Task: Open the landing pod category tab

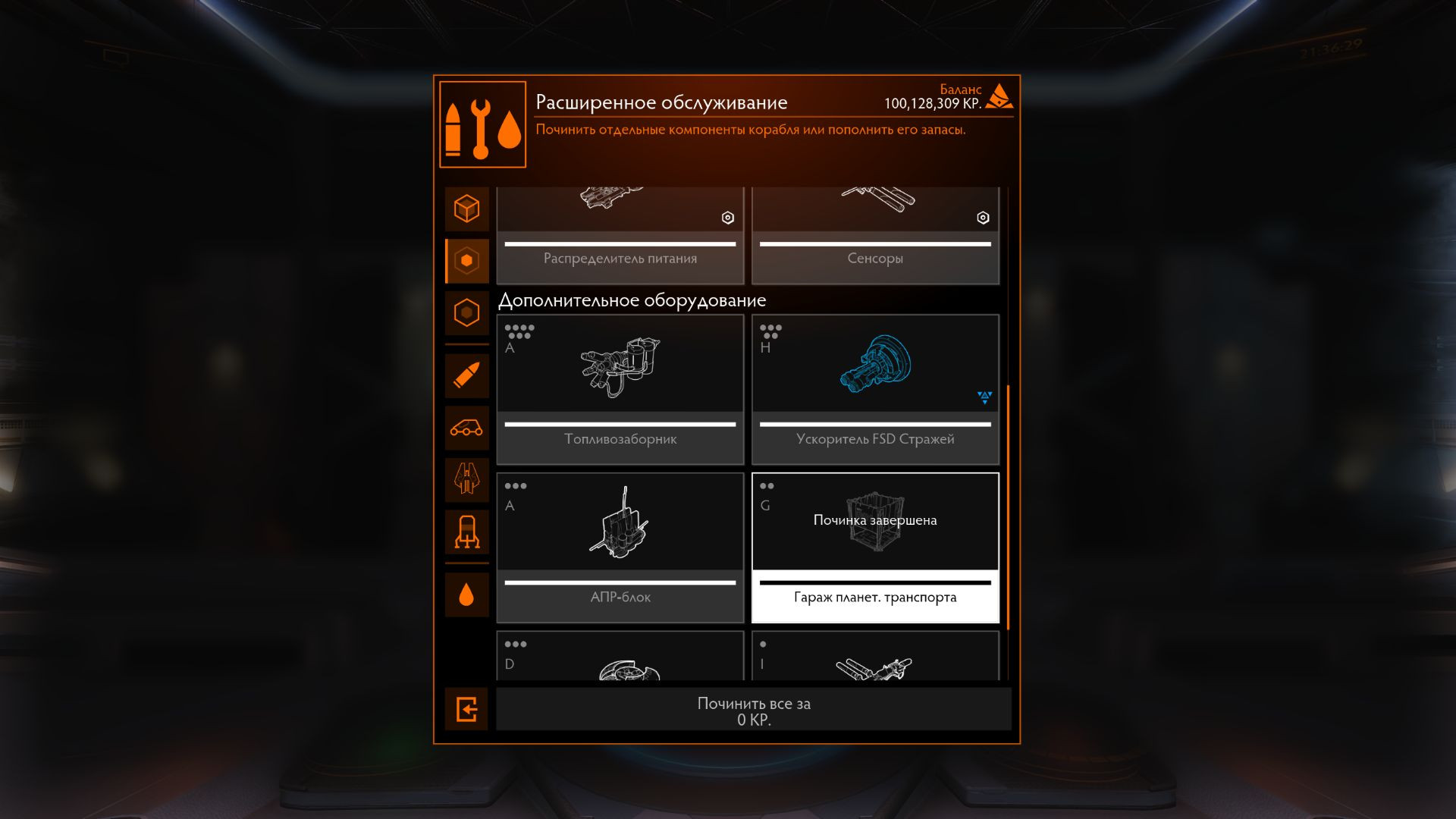Action: pyautogui.click(x=466, y=532)
